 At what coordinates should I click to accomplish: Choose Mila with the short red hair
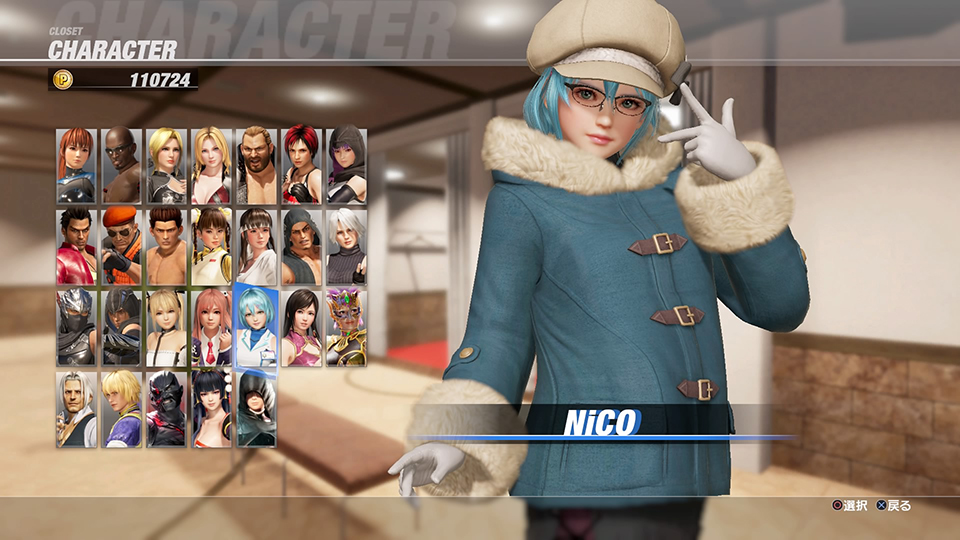click(301, 165)
